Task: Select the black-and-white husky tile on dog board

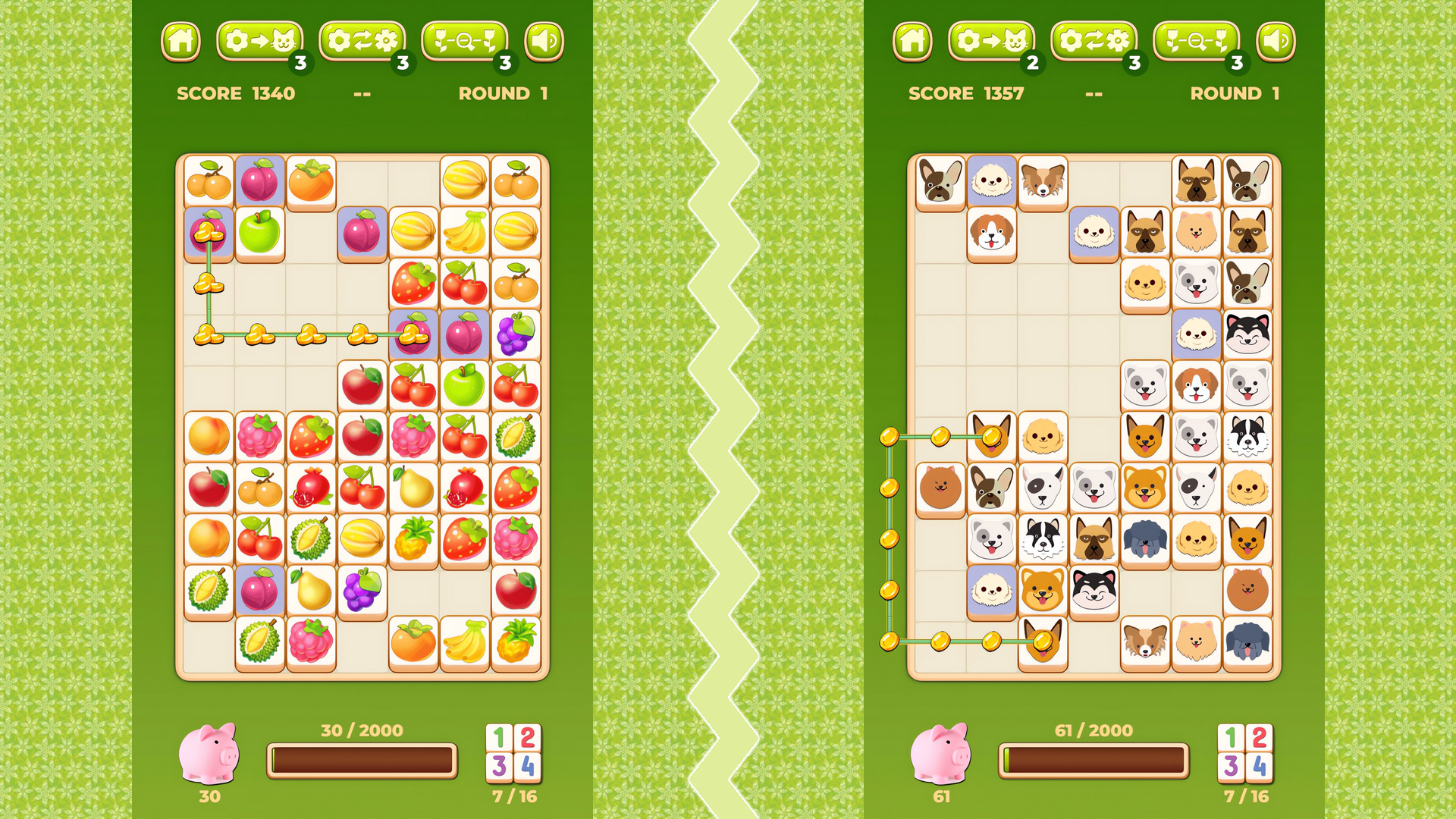Action: [1247, 334]
